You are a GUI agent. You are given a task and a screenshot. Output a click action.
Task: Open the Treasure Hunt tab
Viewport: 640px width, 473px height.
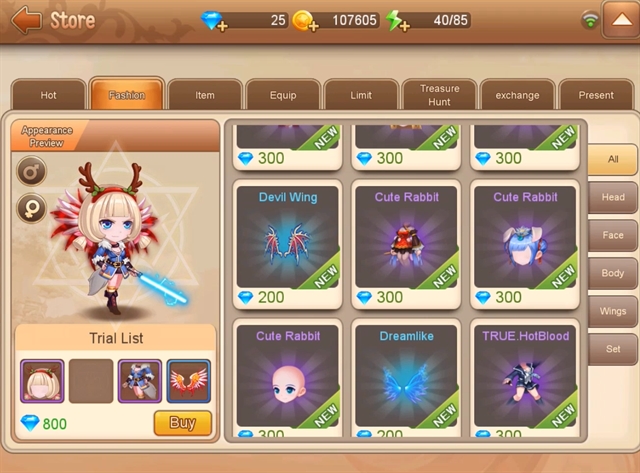point(439,95)
